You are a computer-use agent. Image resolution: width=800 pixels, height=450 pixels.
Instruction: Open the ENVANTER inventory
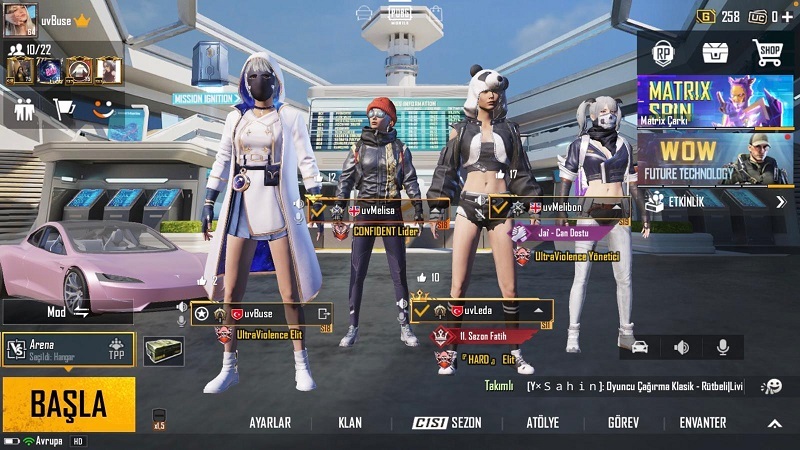coord(702,423)
